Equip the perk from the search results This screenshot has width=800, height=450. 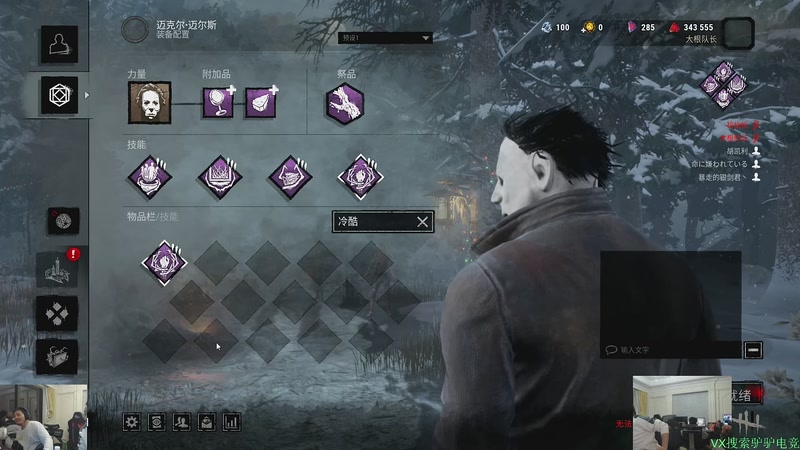coord(164,262)
